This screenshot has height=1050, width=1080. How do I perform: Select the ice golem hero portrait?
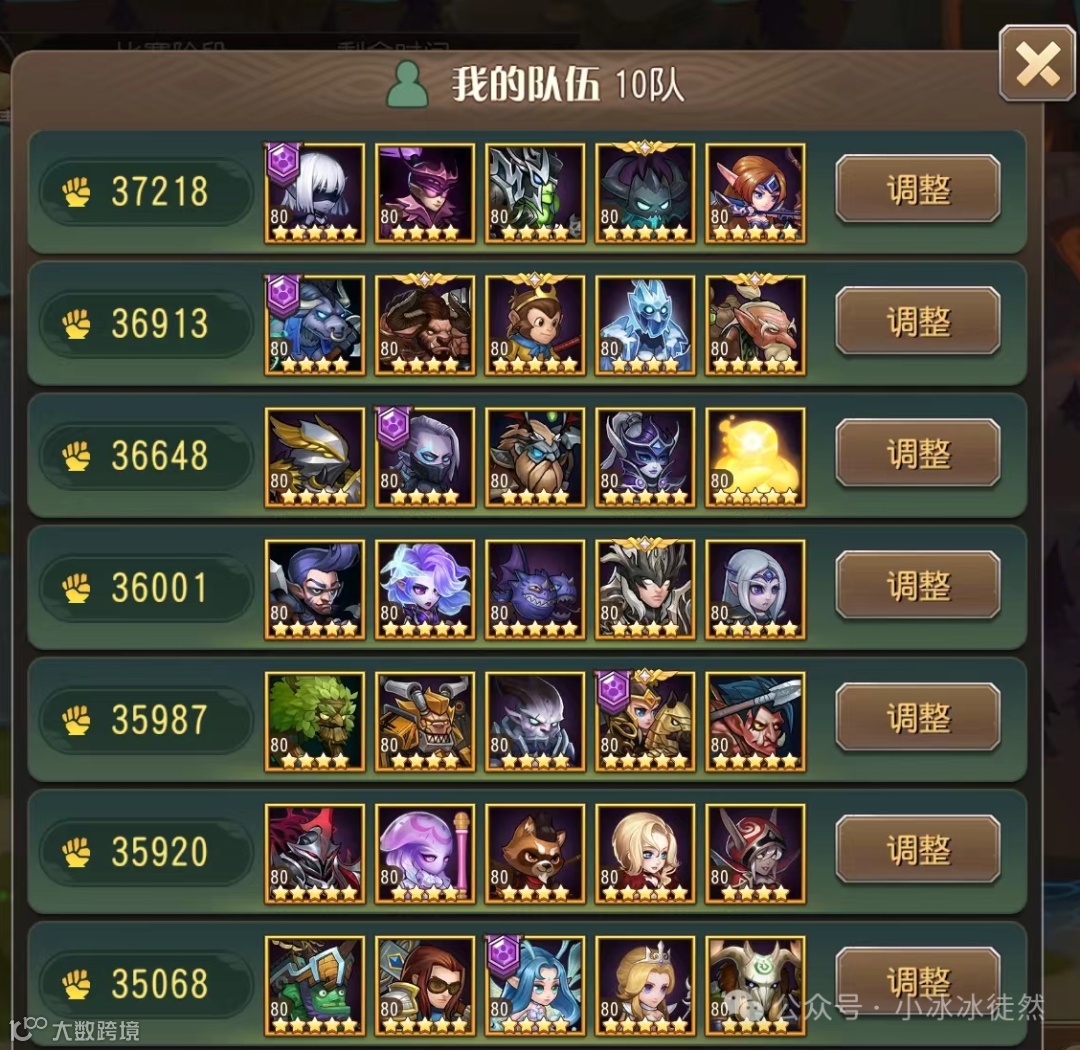point(645,324)
